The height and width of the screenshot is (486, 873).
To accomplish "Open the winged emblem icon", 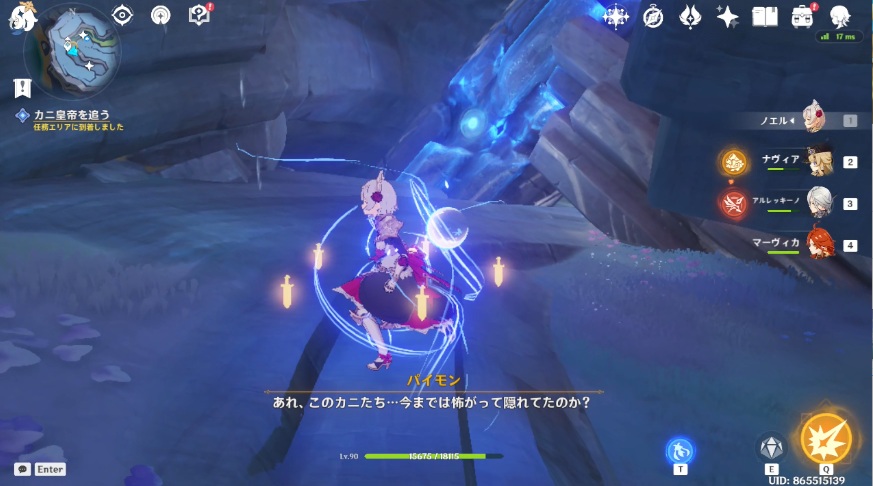I will pyautogui.click(x=691, y=17).
